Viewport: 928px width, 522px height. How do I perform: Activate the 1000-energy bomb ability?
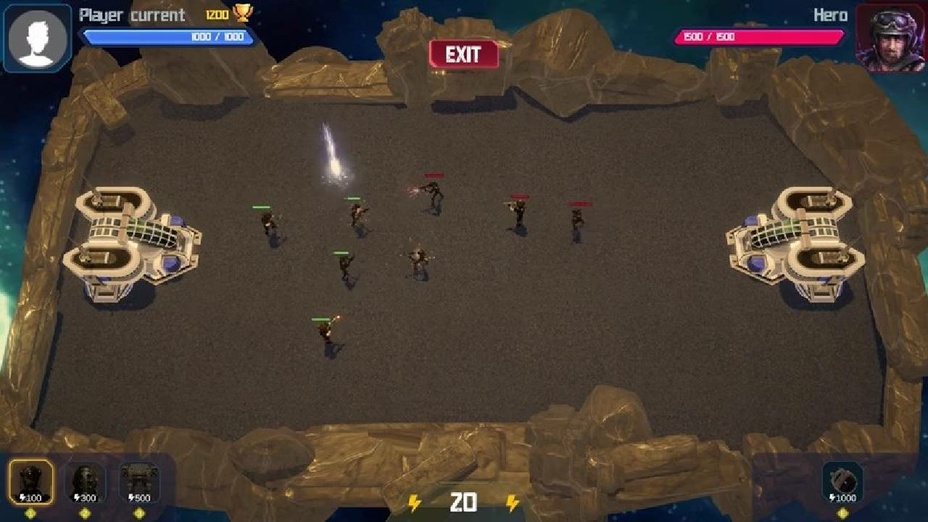pyautogui.click(x=842, y=482)
